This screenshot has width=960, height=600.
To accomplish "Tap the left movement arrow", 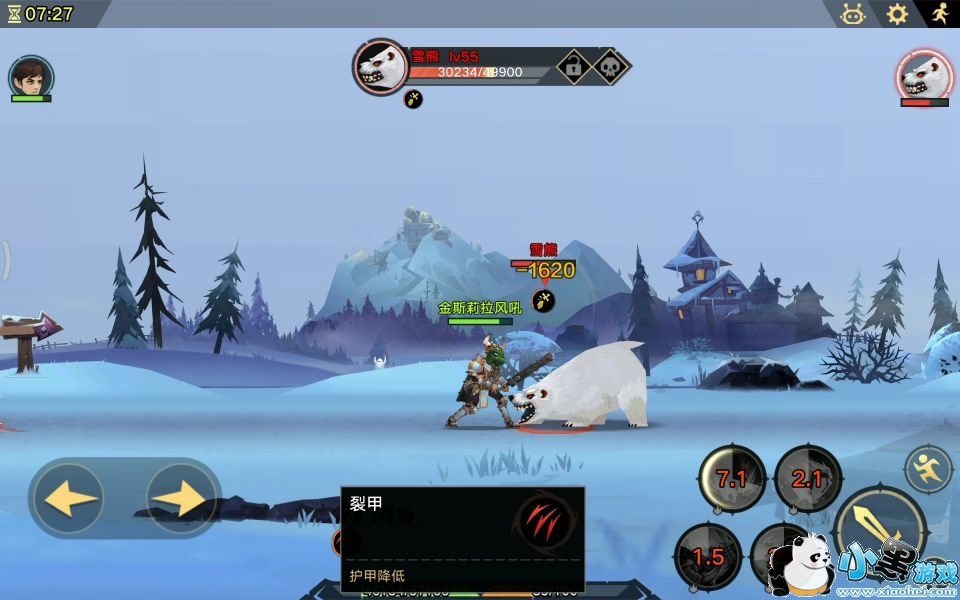I will click(x=72, y=497).
